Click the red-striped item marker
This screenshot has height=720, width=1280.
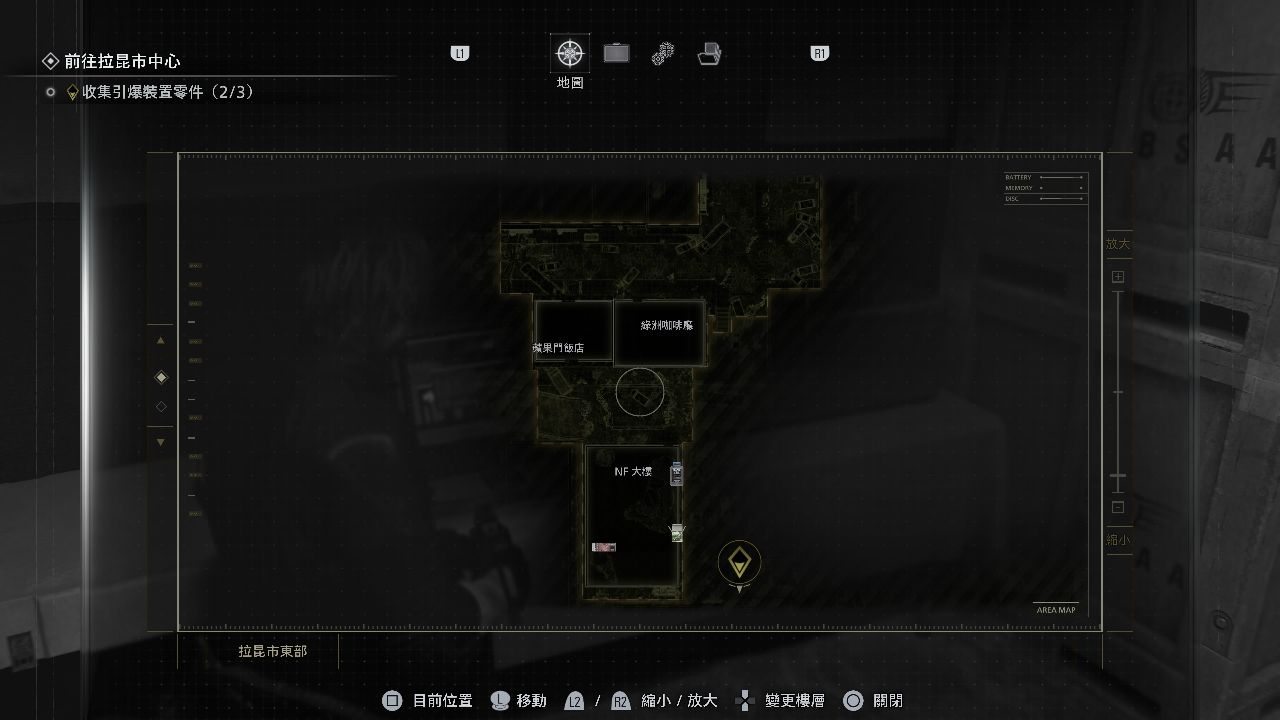[603, 547]
